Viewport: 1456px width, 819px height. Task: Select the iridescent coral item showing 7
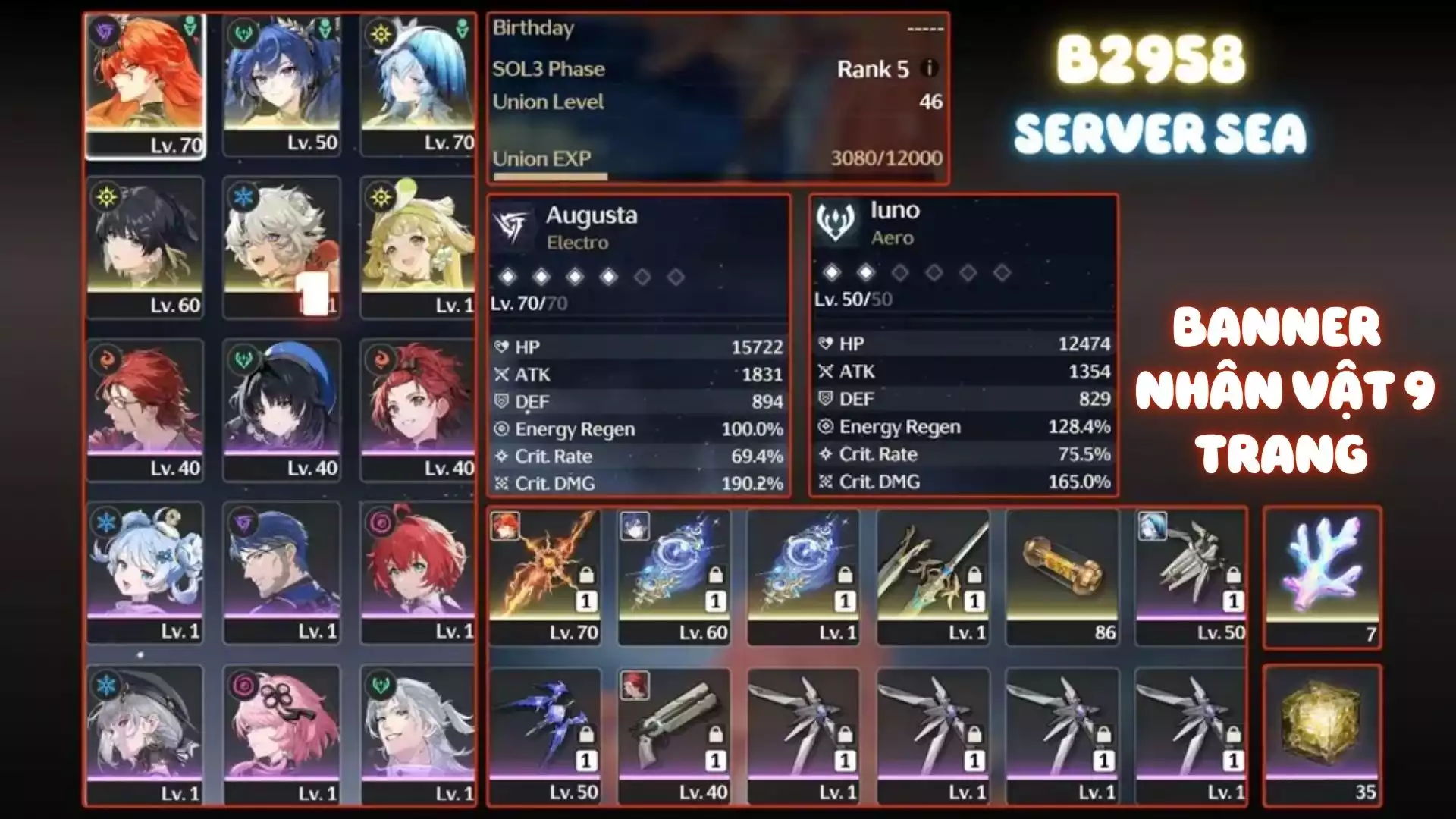click(x=1322, y=578)
